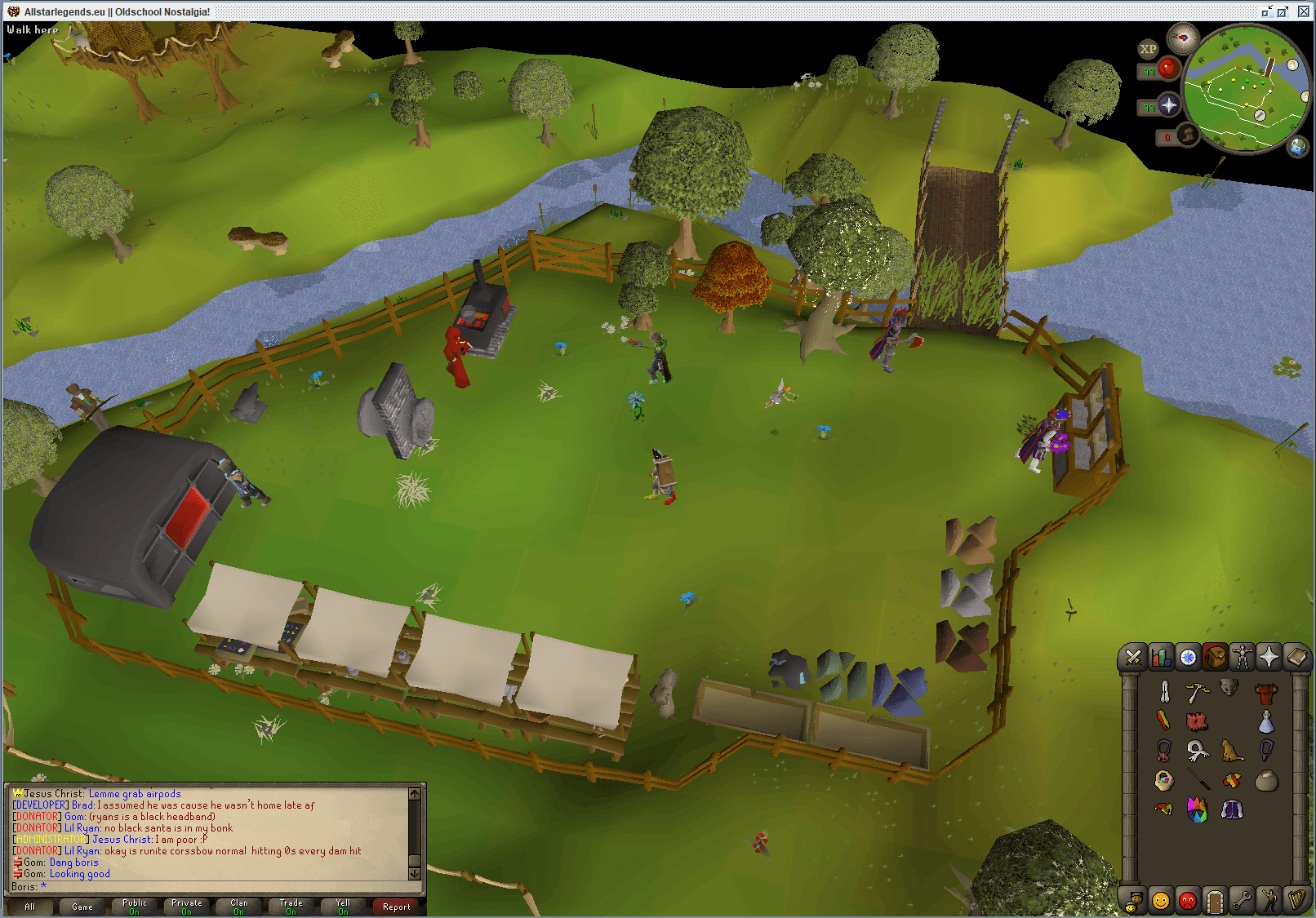Open the Prayer tab
Viewport: 1316px width, 918px height.
(1268, 657)
